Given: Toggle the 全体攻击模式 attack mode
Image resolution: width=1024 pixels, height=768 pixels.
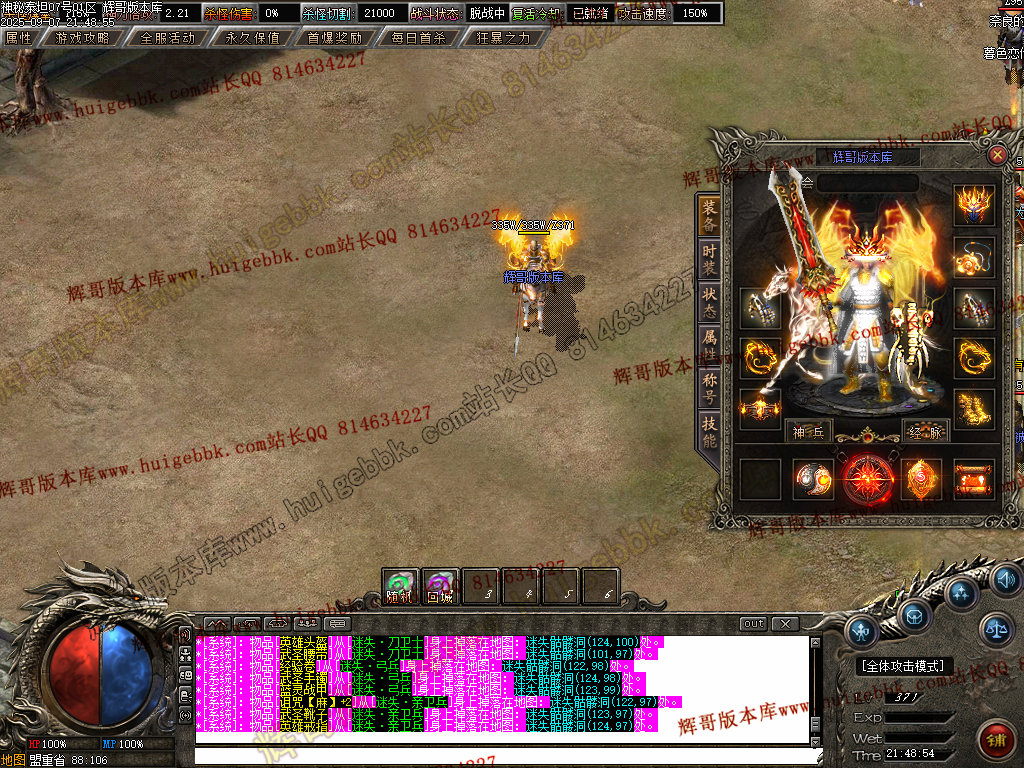Looking at the screenshot, I should tap(905, 666).
